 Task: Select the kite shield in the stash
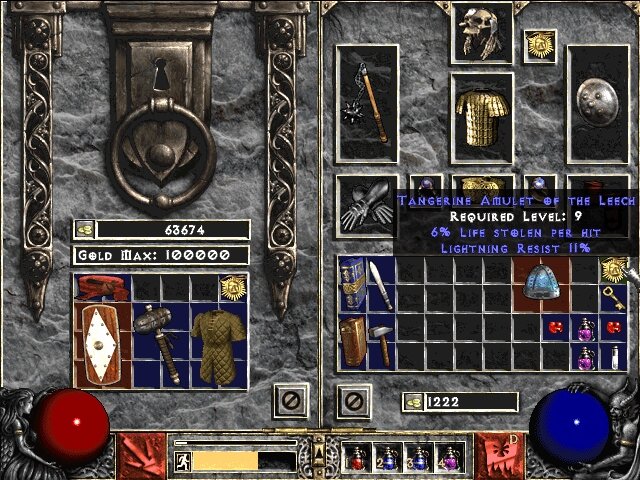[x=101, y=343]
